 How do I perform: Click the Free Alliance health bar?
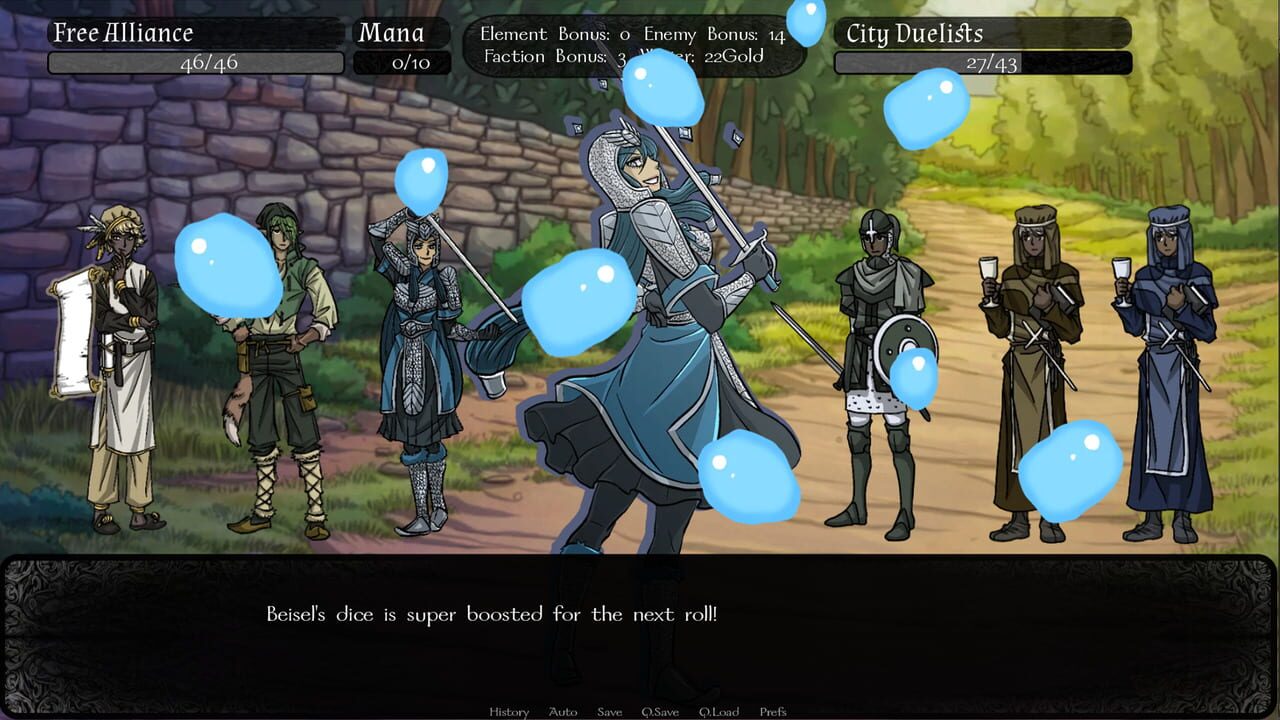197,62
